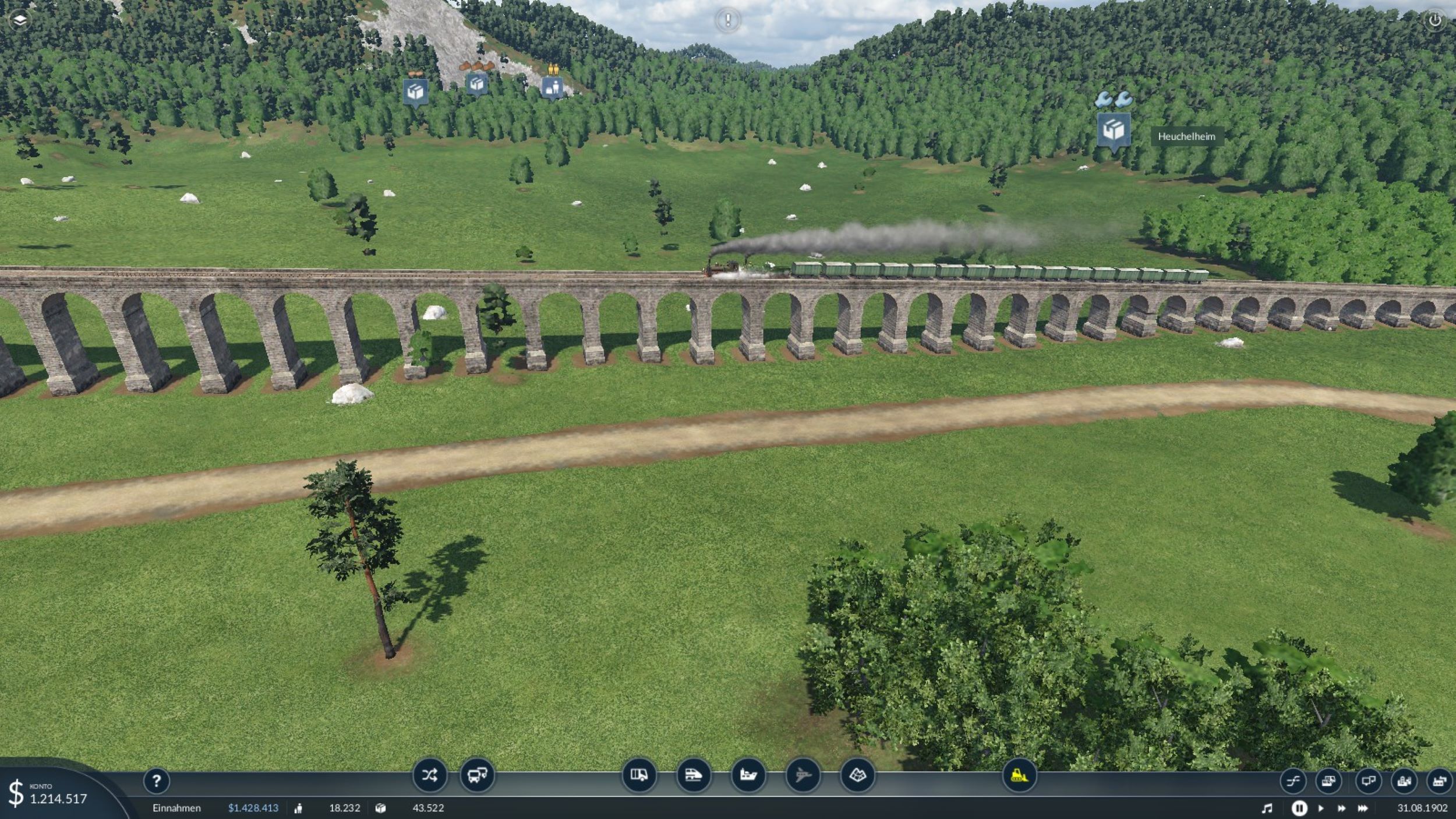Open the road construction truck menu

(639, 775)
